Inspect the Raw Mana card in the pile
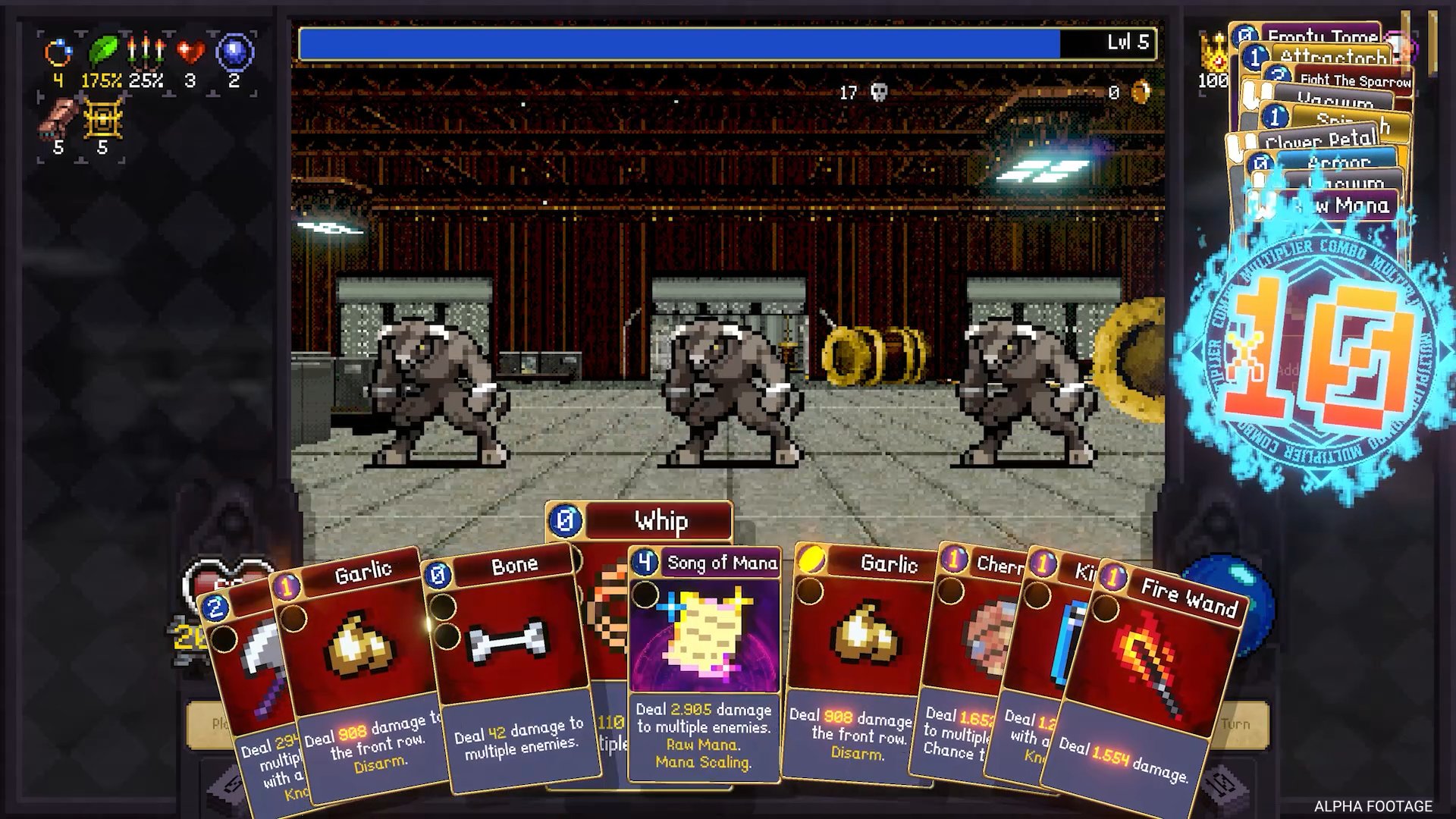Image resolution: width=1456 pixels, height=819 pixels. 1357,206
